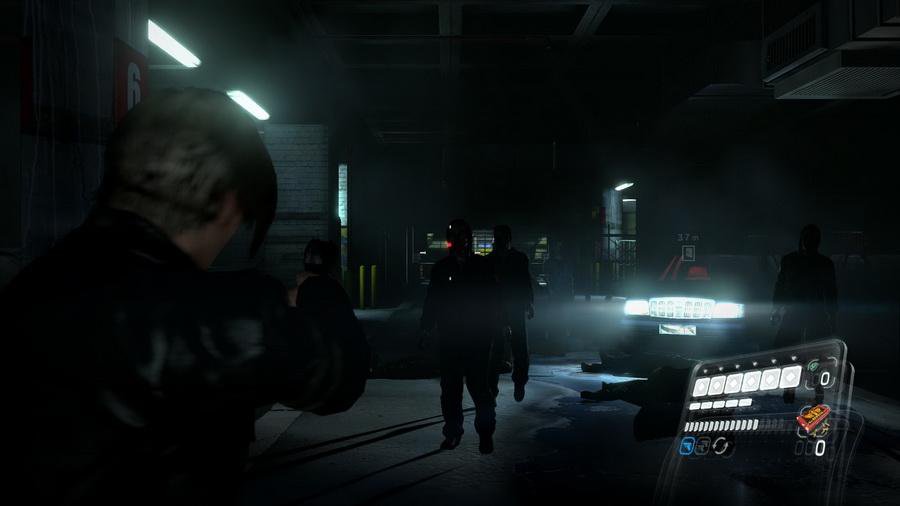The height and width of the screenshot is (506, 900).
Task: Click the 37m objective waypoint marker
Action: 689,252
